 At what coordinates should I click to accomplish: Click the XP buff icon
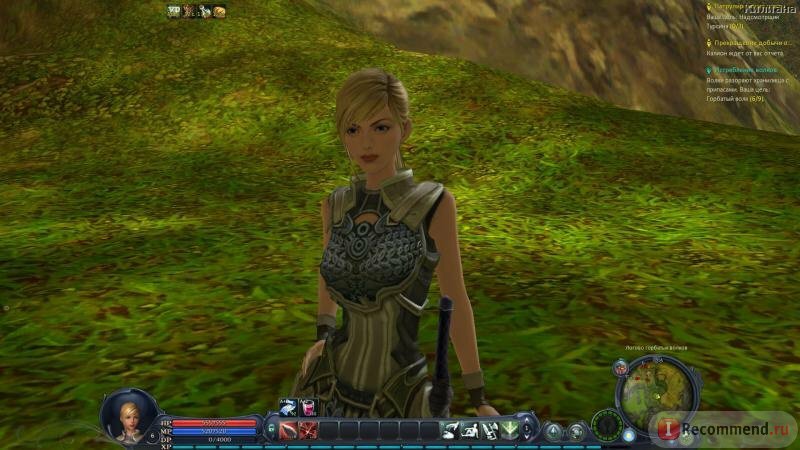(174, 10)
